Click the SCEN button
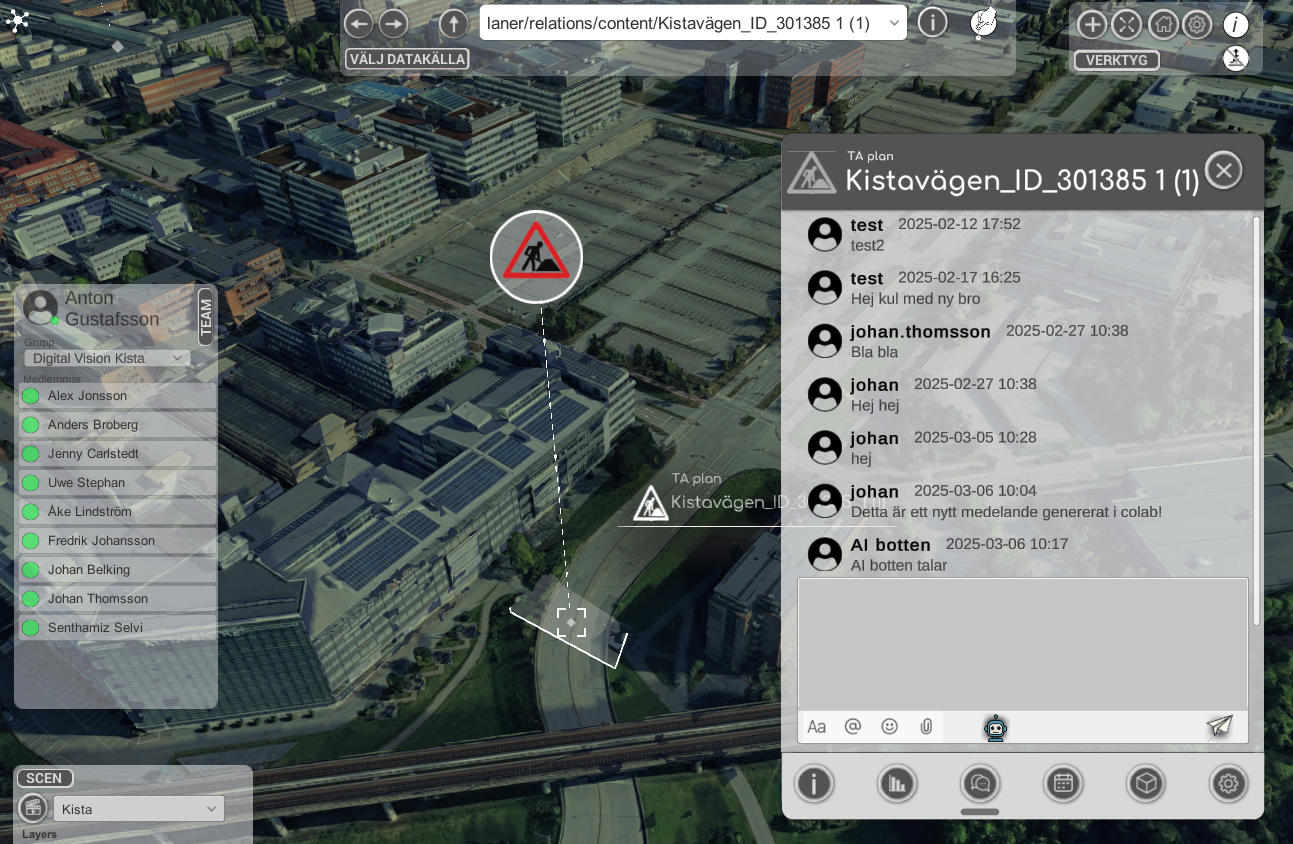 [x=45, y=778]
